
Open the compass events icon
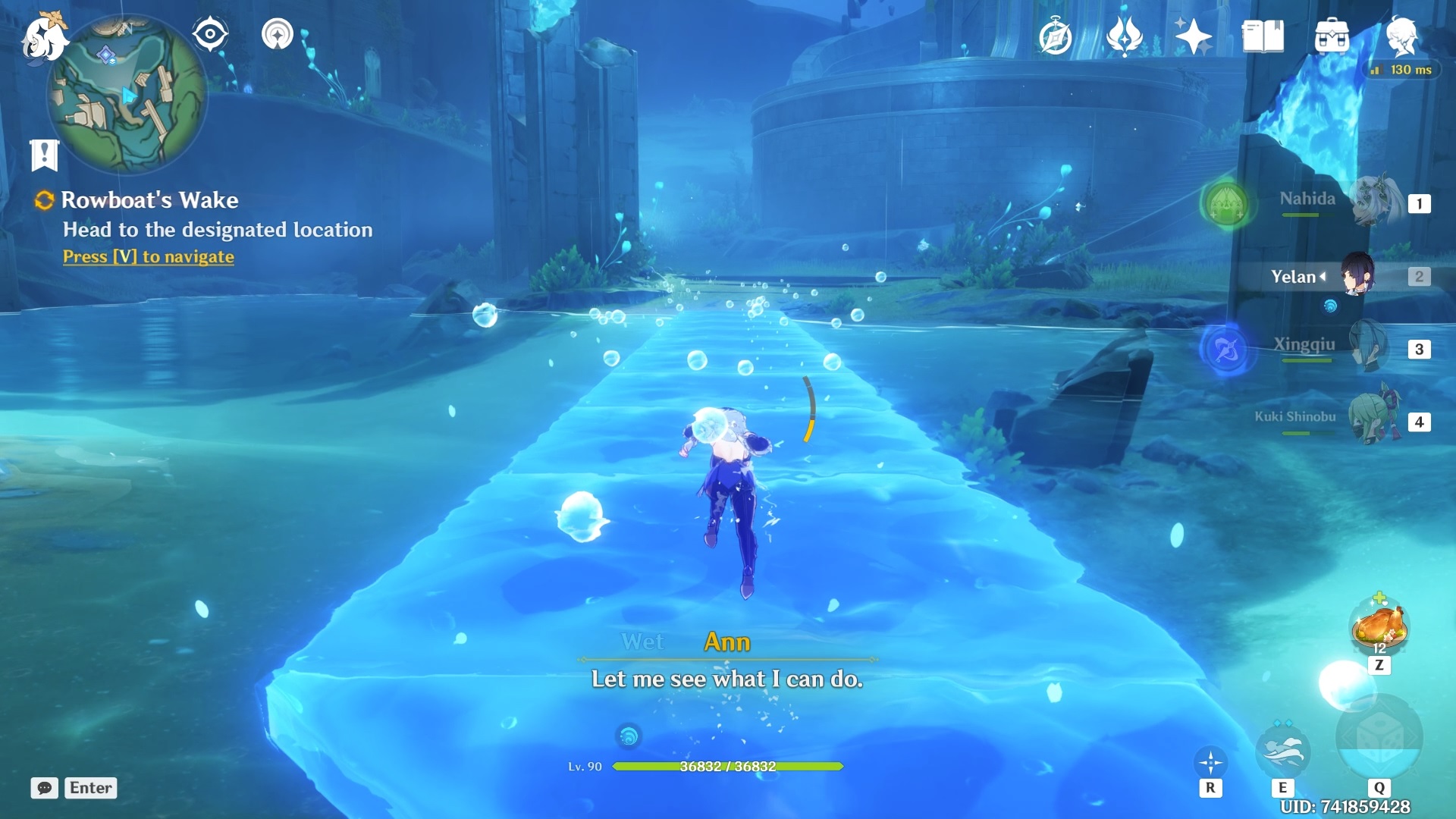click(1055, 36)
